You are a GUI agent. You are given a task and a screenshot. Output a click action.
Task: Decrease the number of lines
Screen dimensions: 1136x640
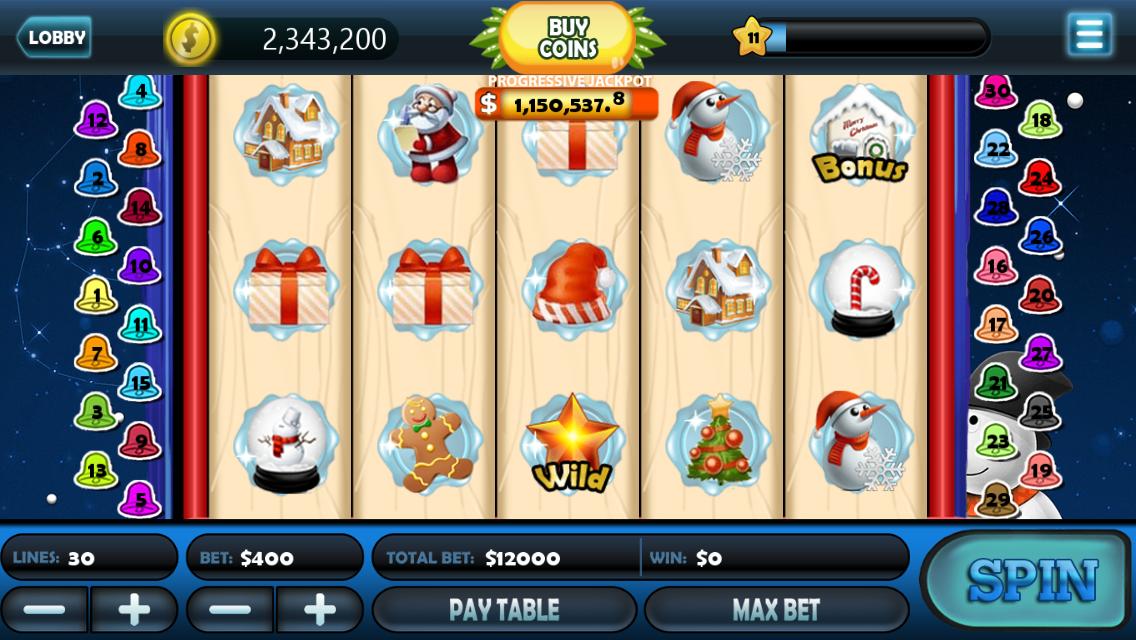click(x=44, y=609)
